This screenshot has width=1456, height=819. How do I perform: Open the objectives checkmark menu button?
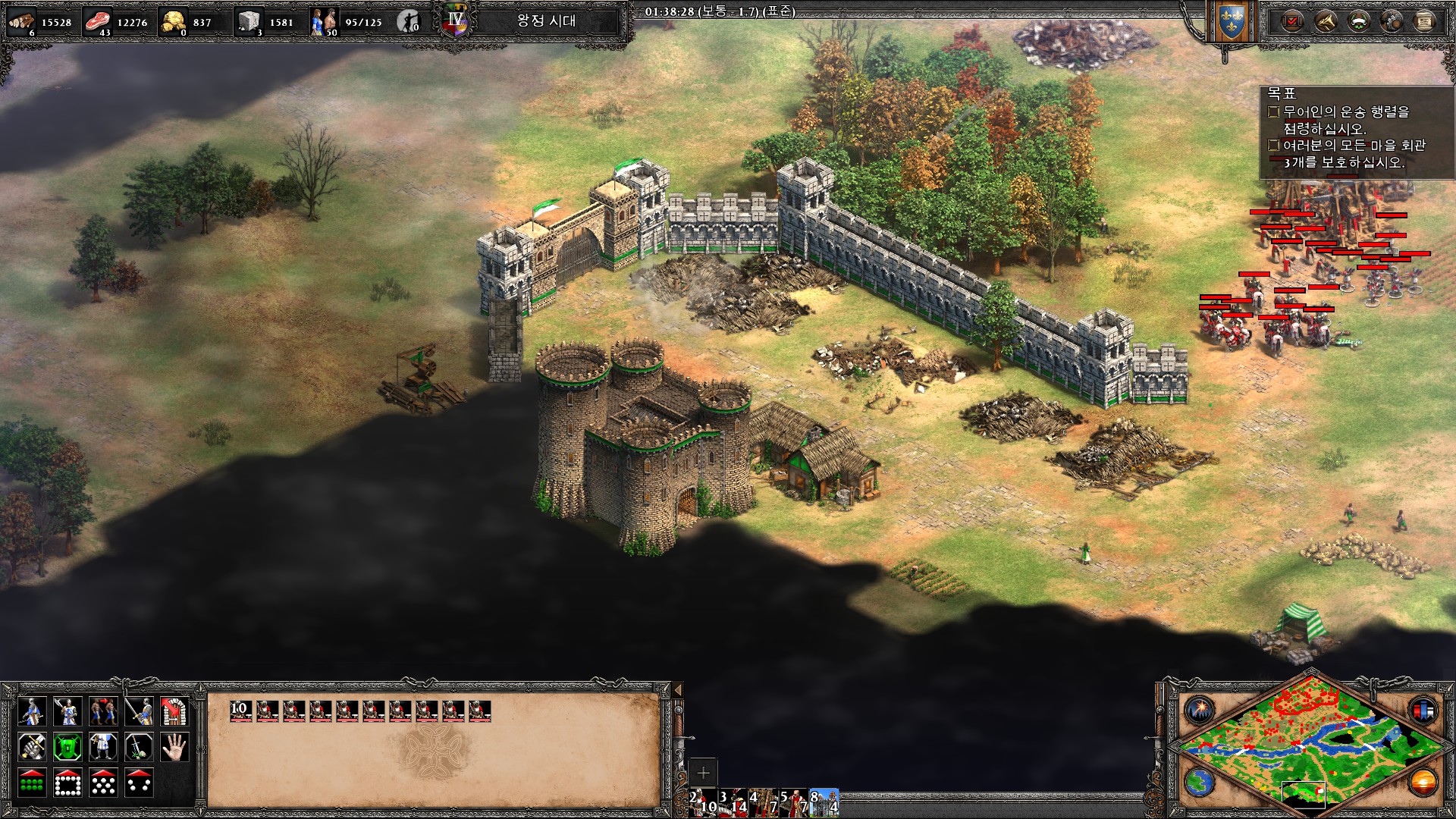point(1291,21)
